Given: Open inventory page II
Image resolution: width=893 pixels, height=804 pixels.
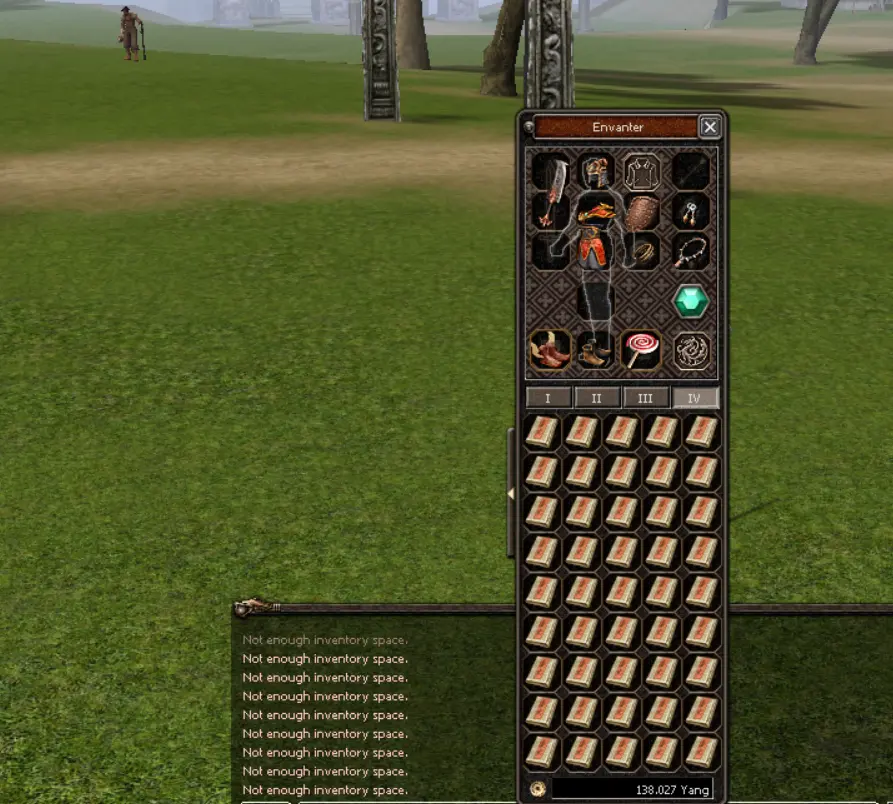Looking at the screenshot, I should click(x=597, y=398).
